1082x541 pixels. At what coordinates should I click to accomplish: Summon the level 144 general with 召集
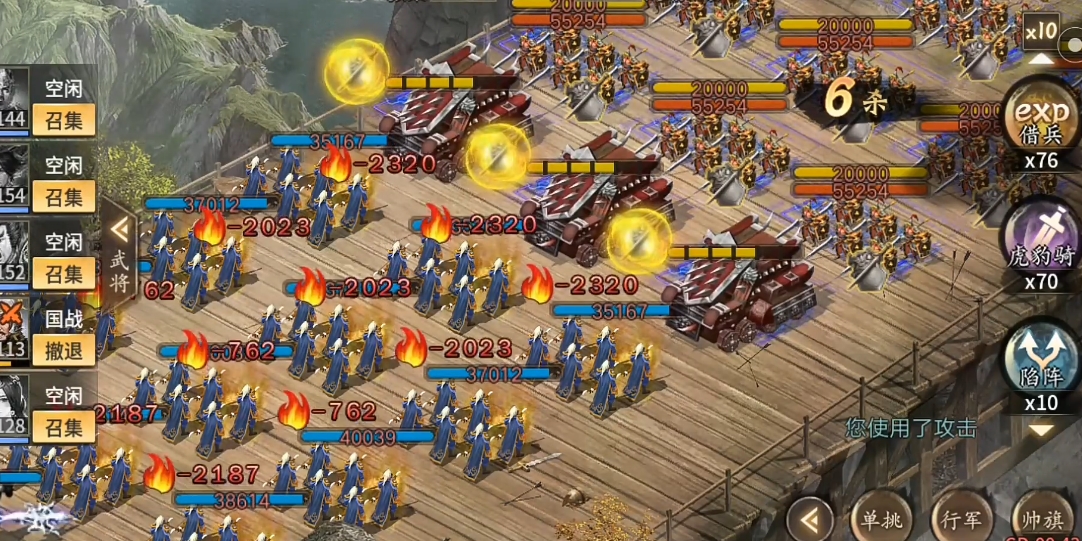[64, 121]
